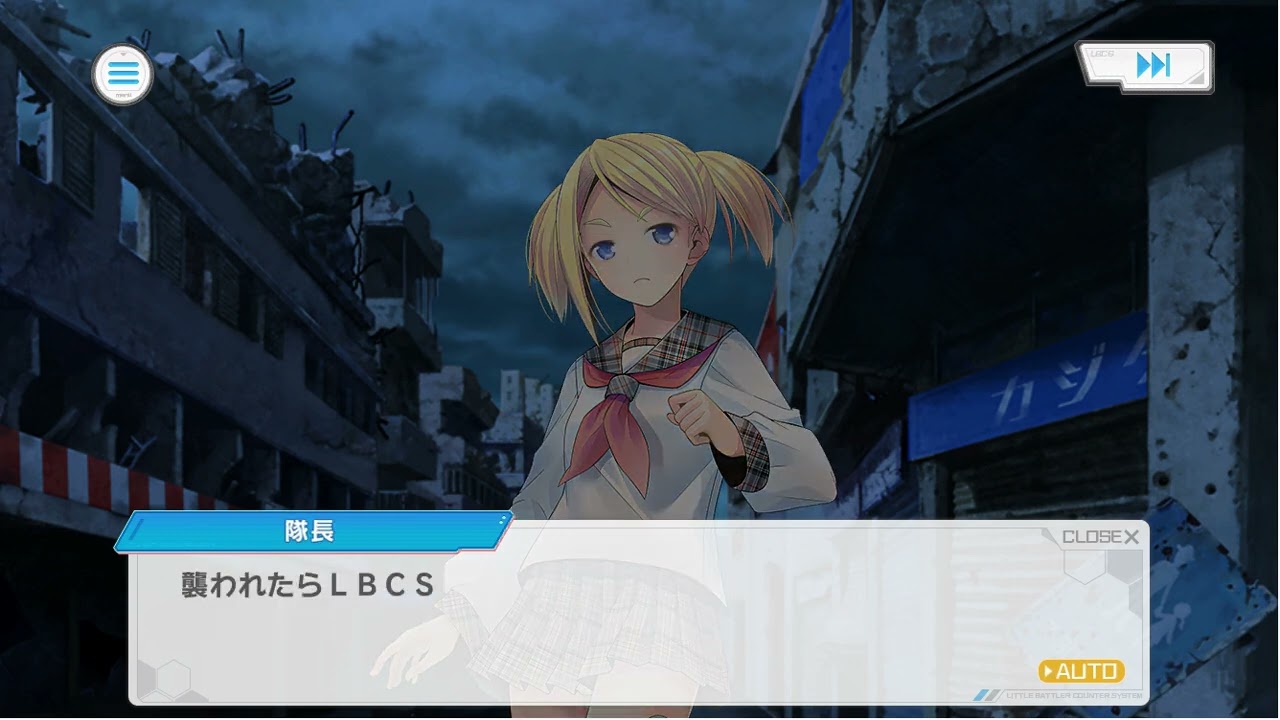Close the dialogue box with CLOSE X
The height and width of the screenshot is (720, 1280).
1100,537
